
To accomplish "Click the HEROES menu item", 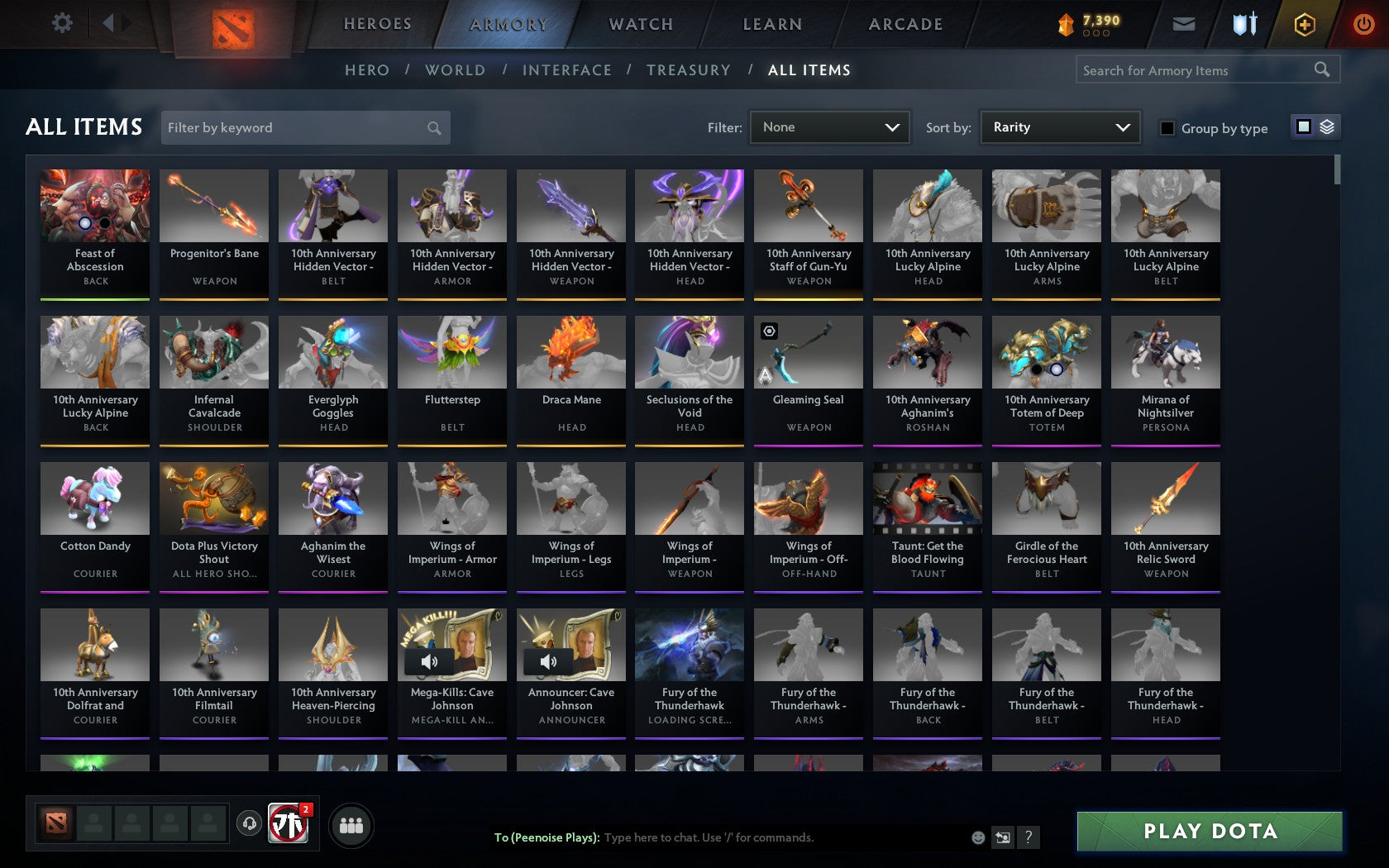I will tap(377, 24).
